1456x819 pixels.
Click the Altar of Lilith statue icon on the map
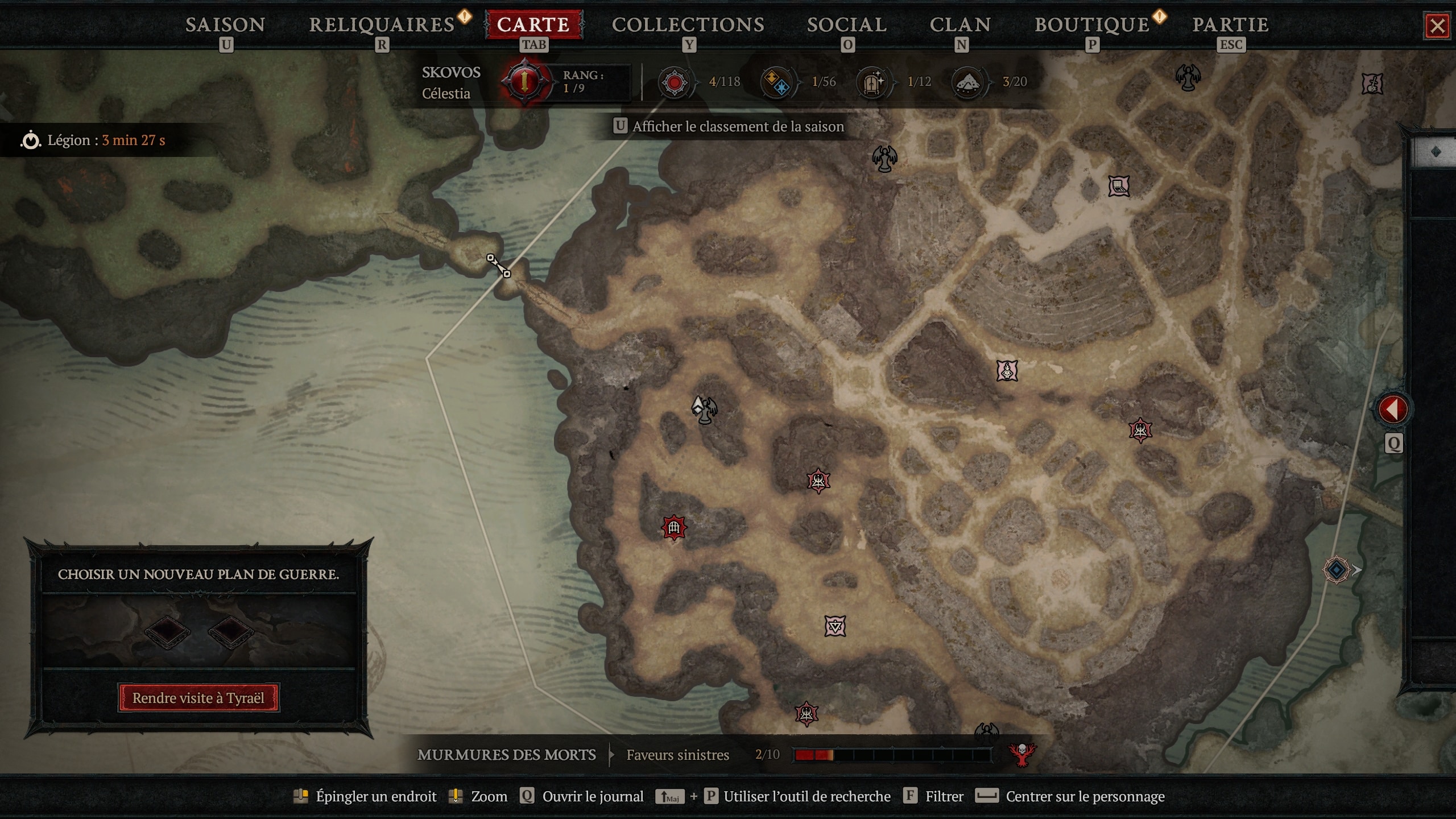(884, 159)
